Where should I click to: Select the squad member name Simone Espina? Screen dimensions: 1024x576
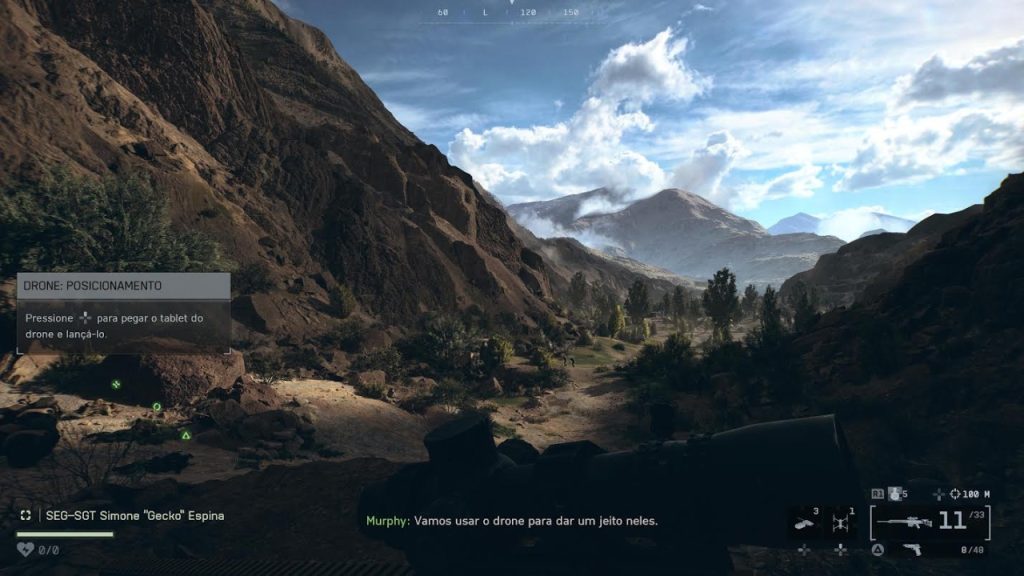[x=134, y=515]
